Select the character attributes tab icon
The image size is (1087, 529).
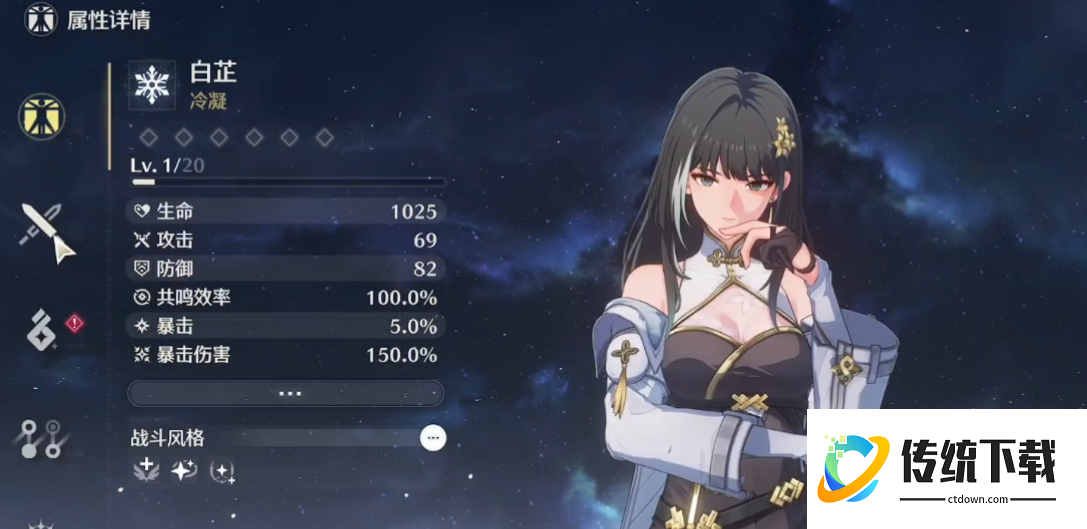42,115
